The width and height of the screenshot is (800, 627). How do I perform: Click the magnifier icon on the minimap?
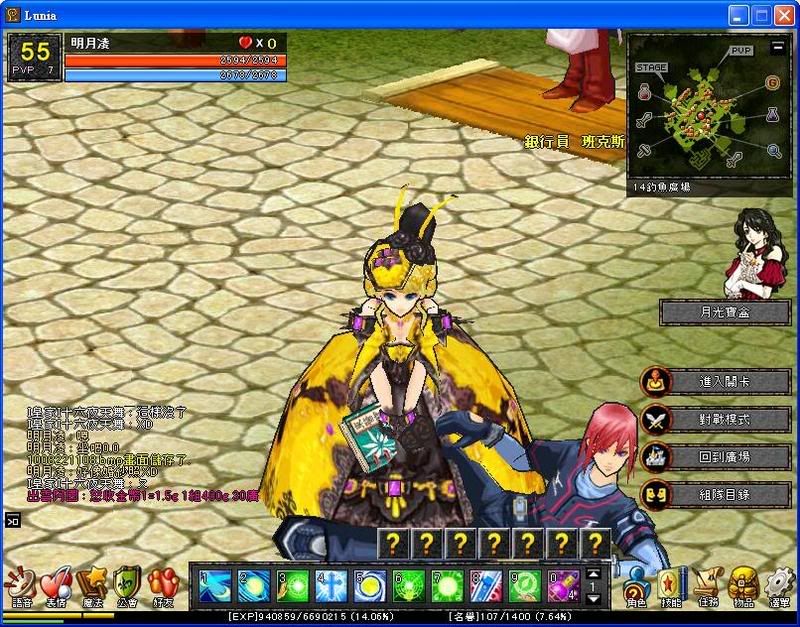774,151
